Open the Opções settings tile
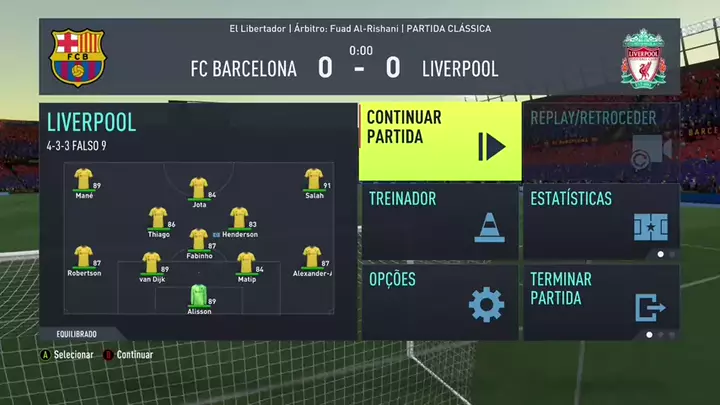This screenshot has height=405, width=720. (x=439, y=300)
